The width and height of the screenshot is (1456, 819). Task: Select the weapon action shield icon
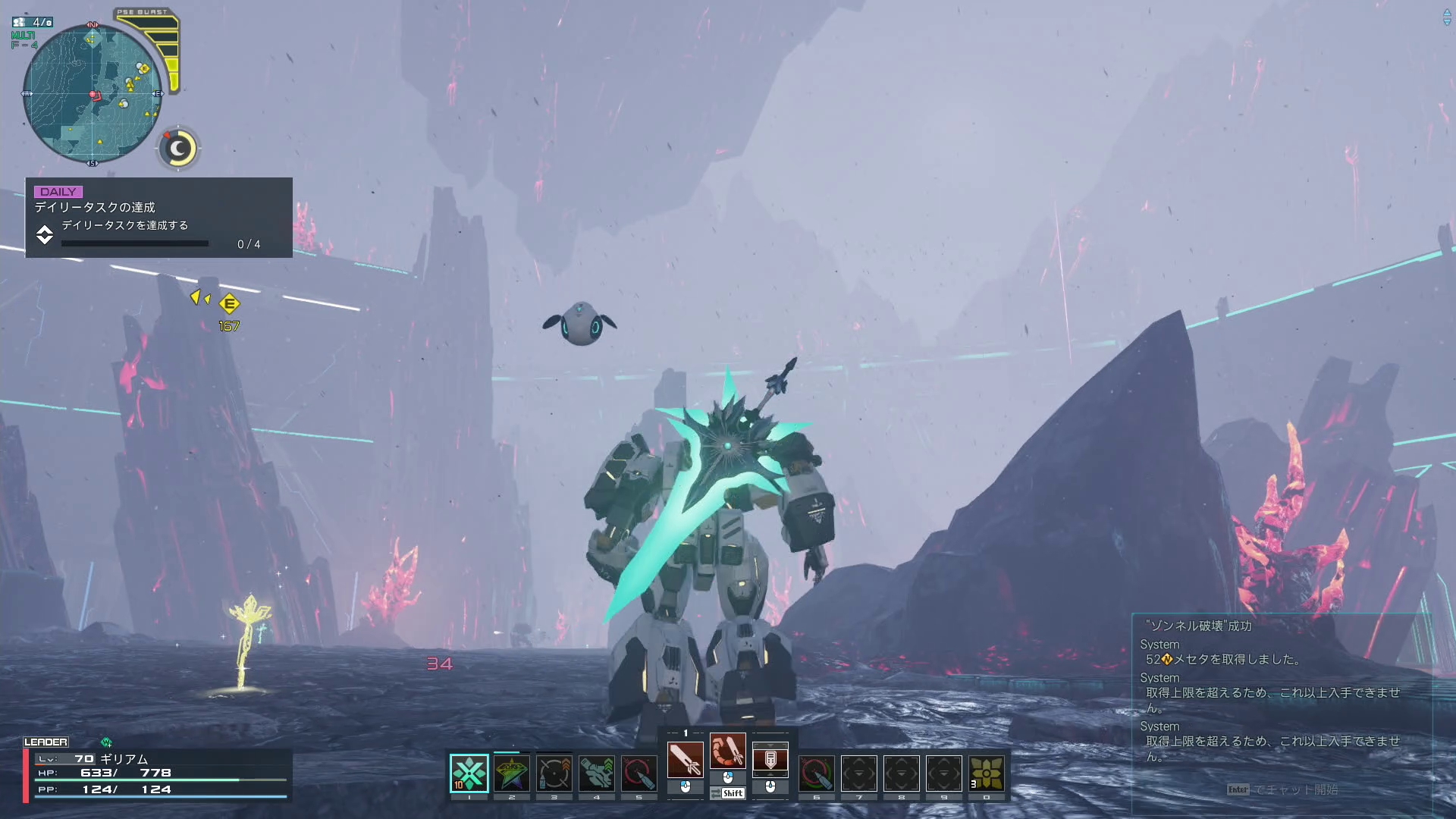[770, 759]
